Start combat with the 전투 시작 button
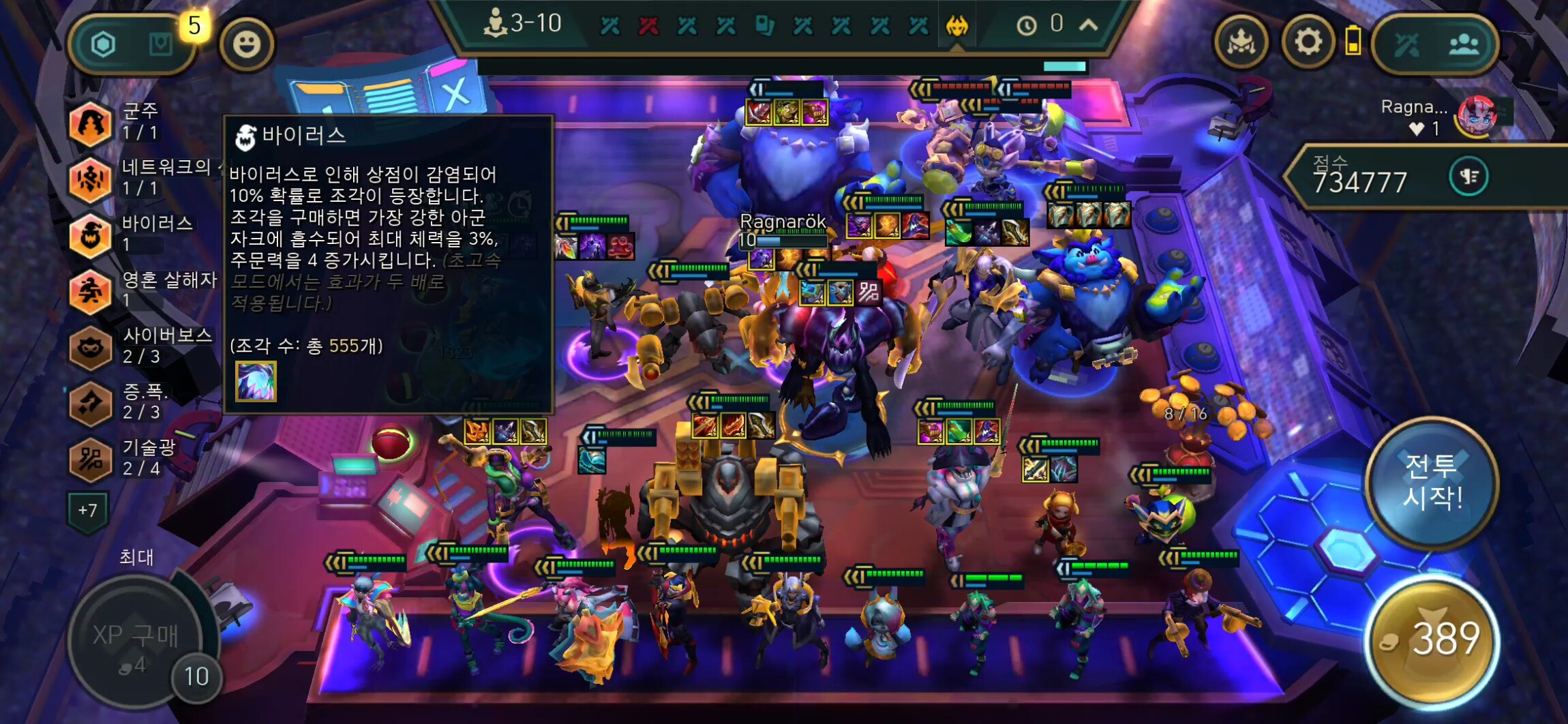Viewport: 1568px width, 724px height. (1432, 483)
